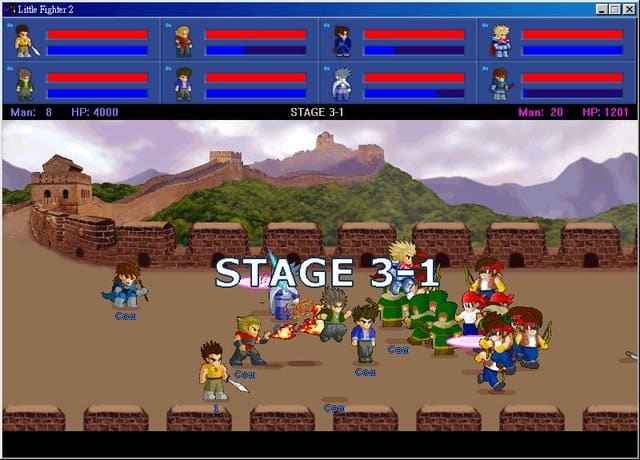Close the Little Fighter 2 window
Screen dimensions: 640x460
630,9
